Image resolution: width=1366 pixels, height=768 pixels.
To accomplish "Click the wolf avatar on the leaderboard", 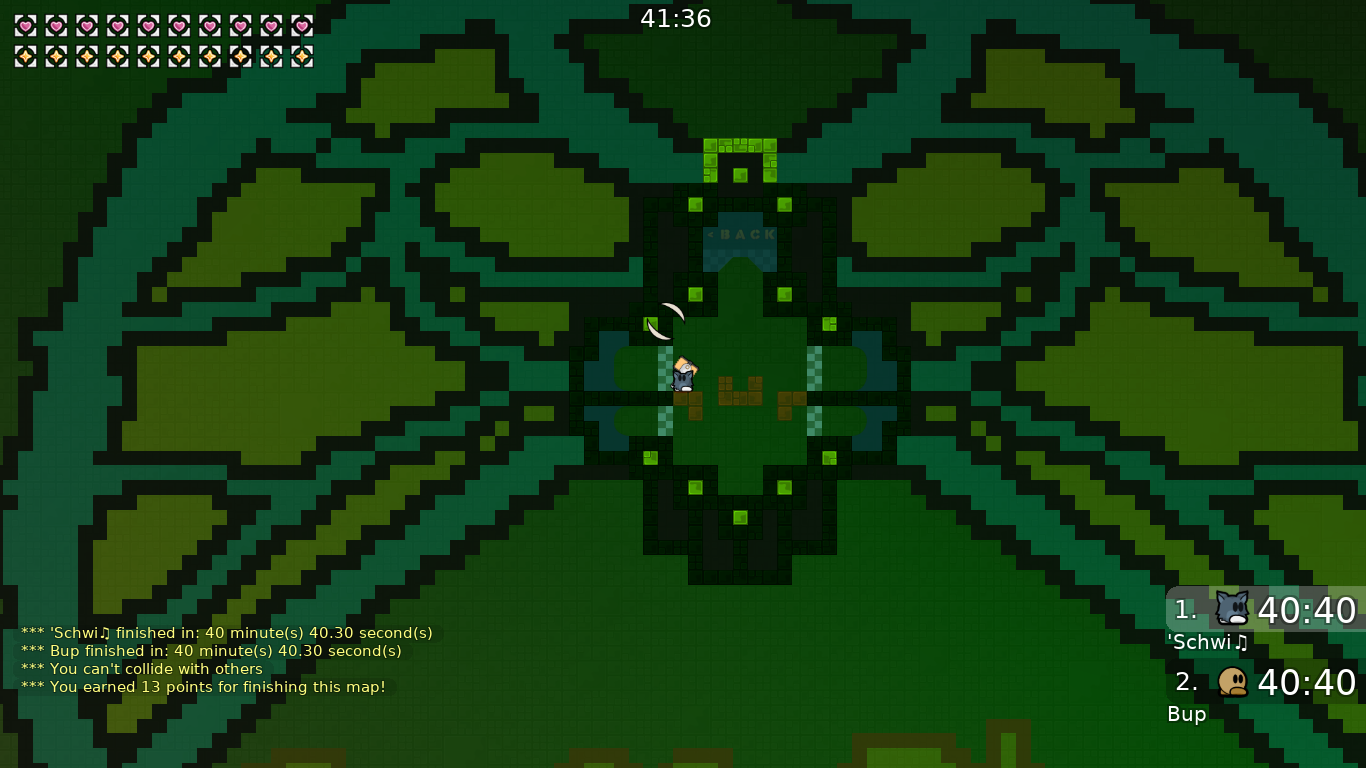I will (1232, 608).
